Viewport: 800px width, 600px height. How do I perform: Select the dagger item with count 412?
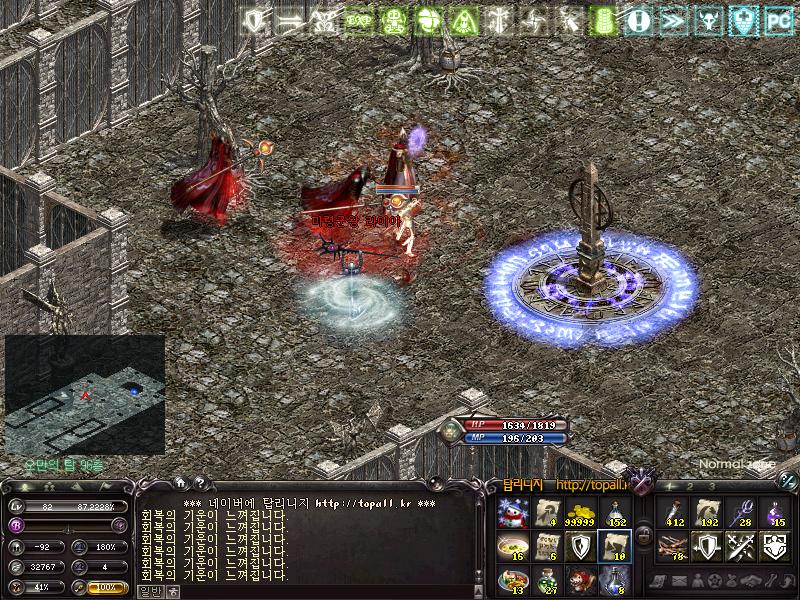(x=673, y=514)
